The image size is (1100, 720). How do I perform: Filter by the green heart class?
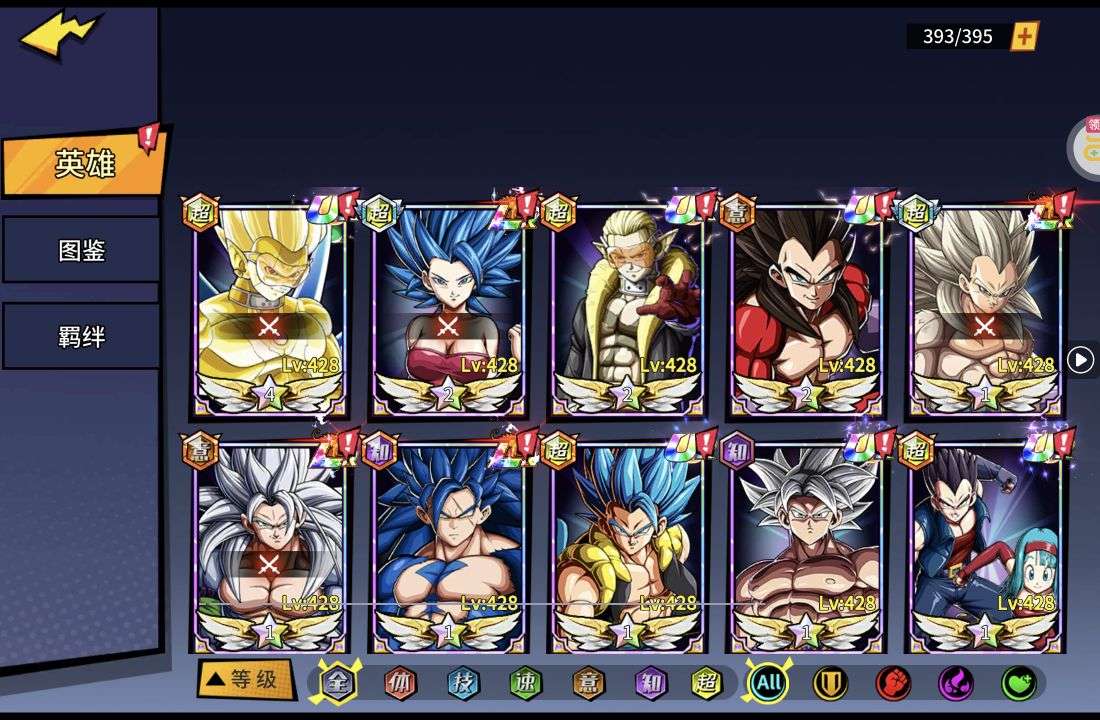[1018, 683]
